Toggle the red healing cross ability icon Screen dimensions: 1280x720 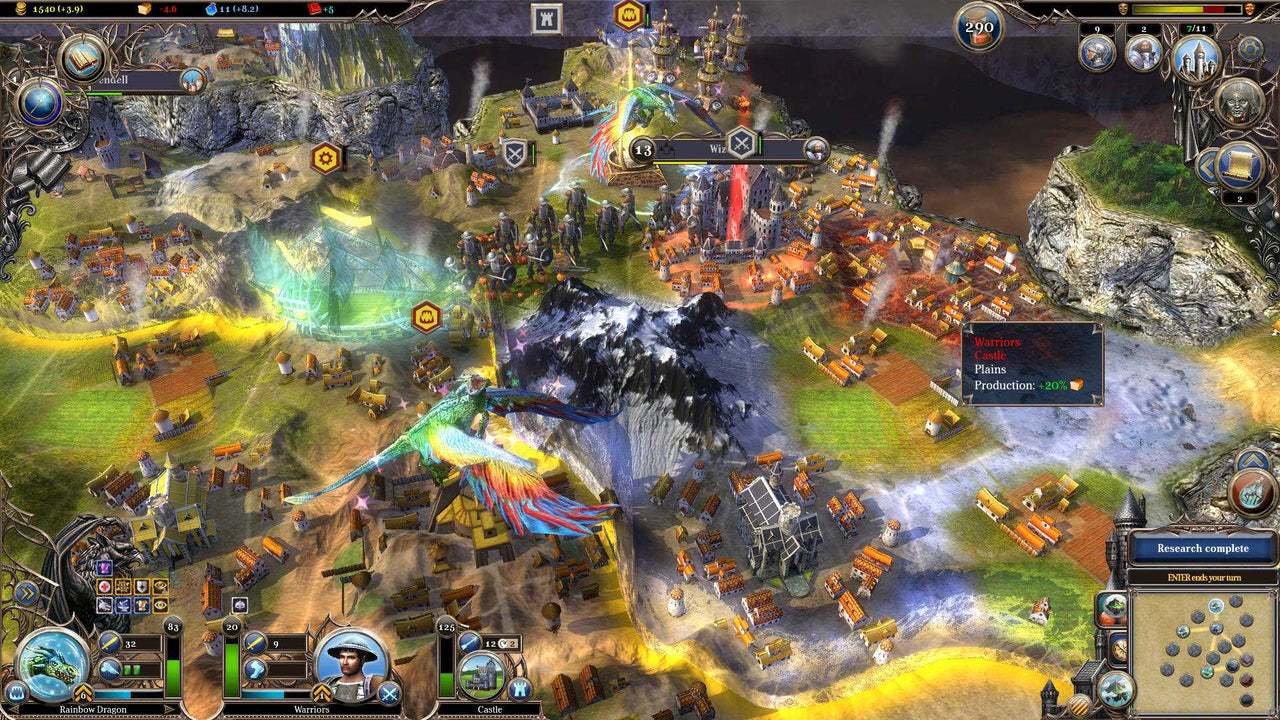(x=103, y=587)
